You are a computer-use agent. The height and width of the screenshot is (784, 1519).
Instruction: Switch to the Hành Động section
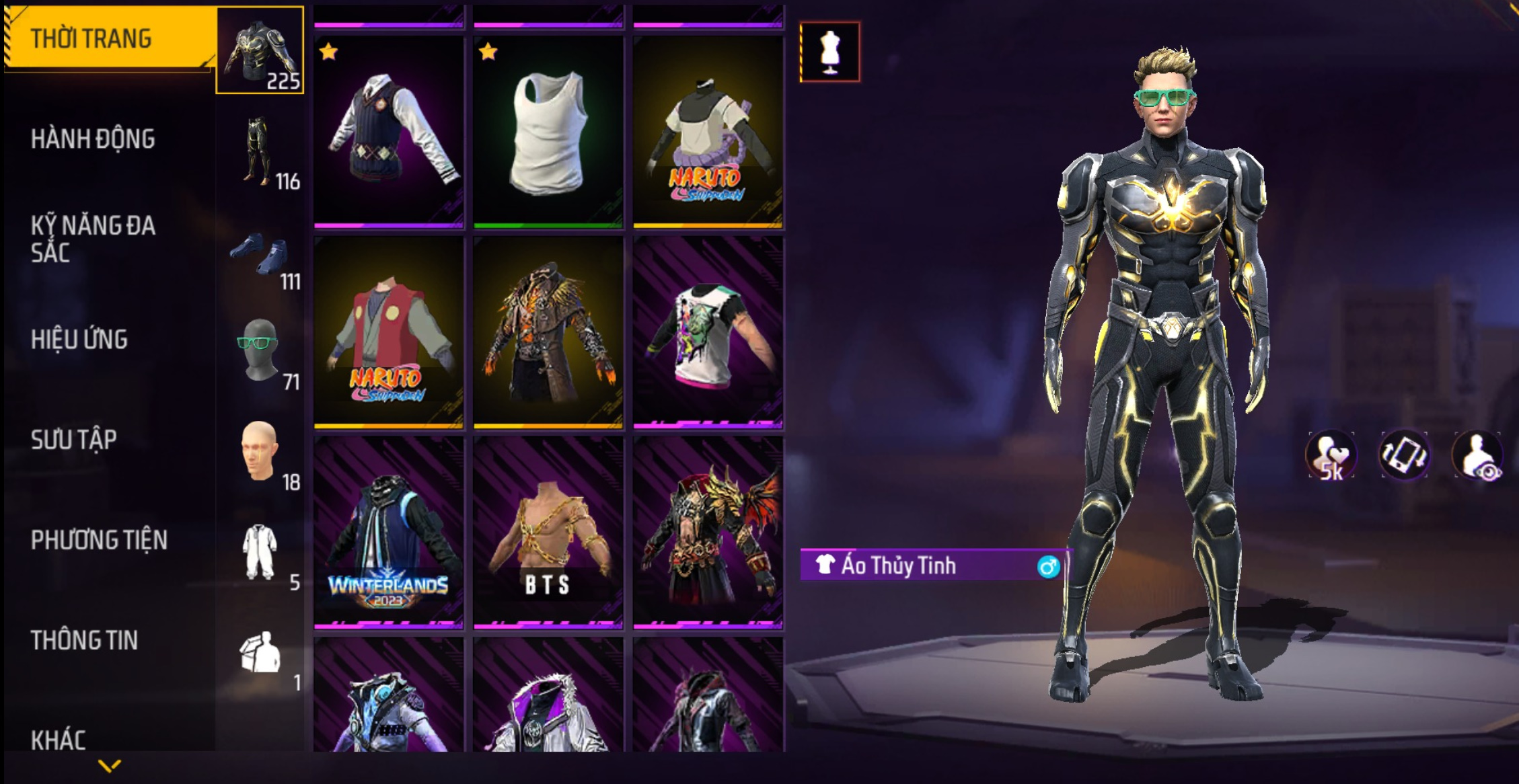click(x=93, y=139)
